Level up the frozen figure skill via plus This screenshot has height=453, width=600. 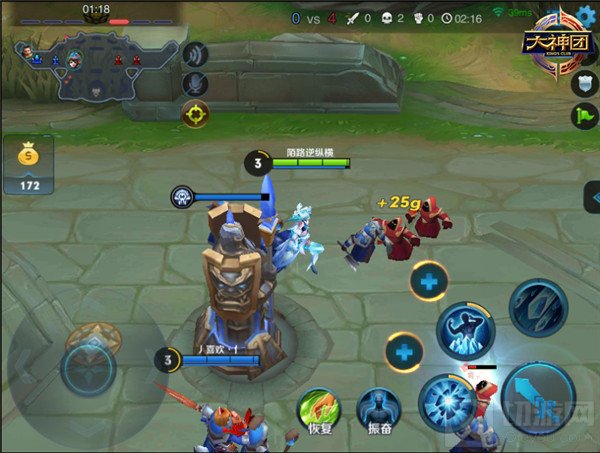[428, 281]
